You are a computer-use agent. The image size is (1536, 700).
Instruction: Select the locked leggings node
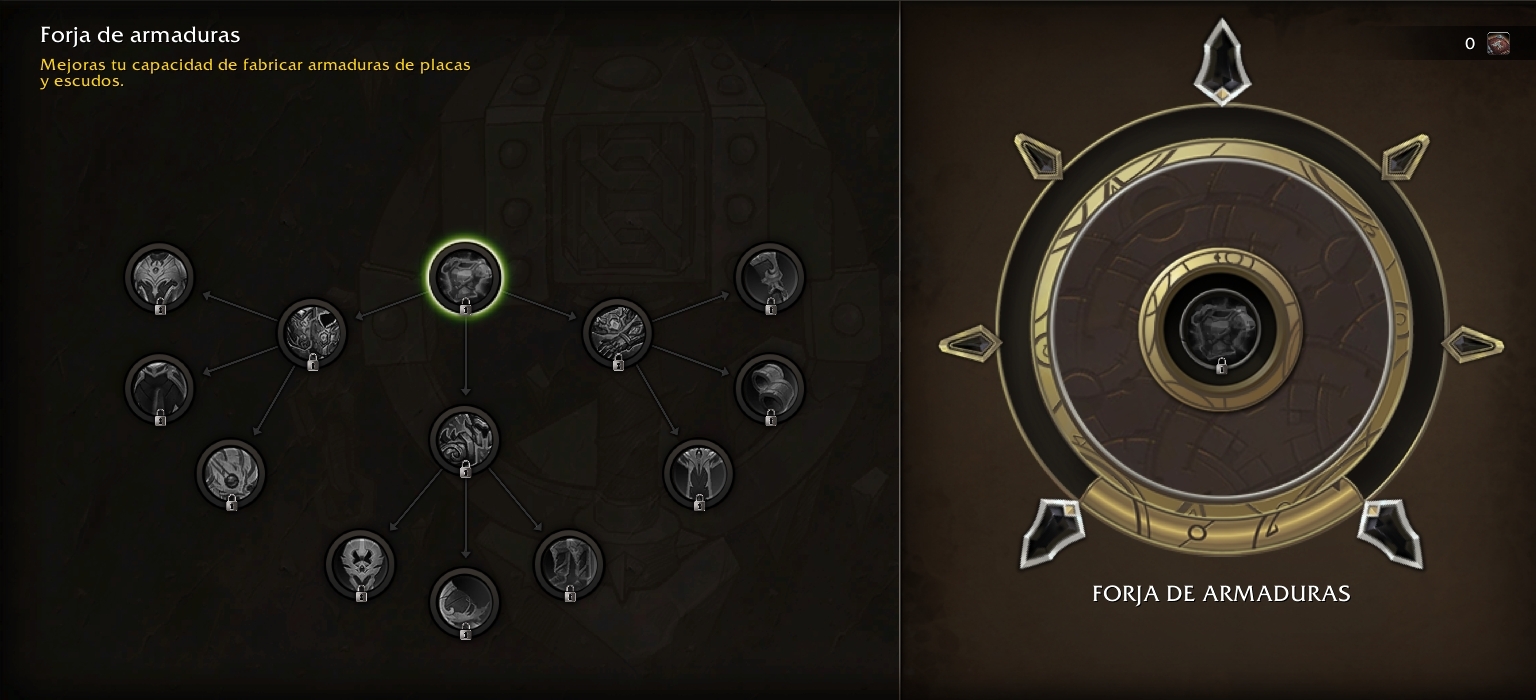tap(569, 564)
